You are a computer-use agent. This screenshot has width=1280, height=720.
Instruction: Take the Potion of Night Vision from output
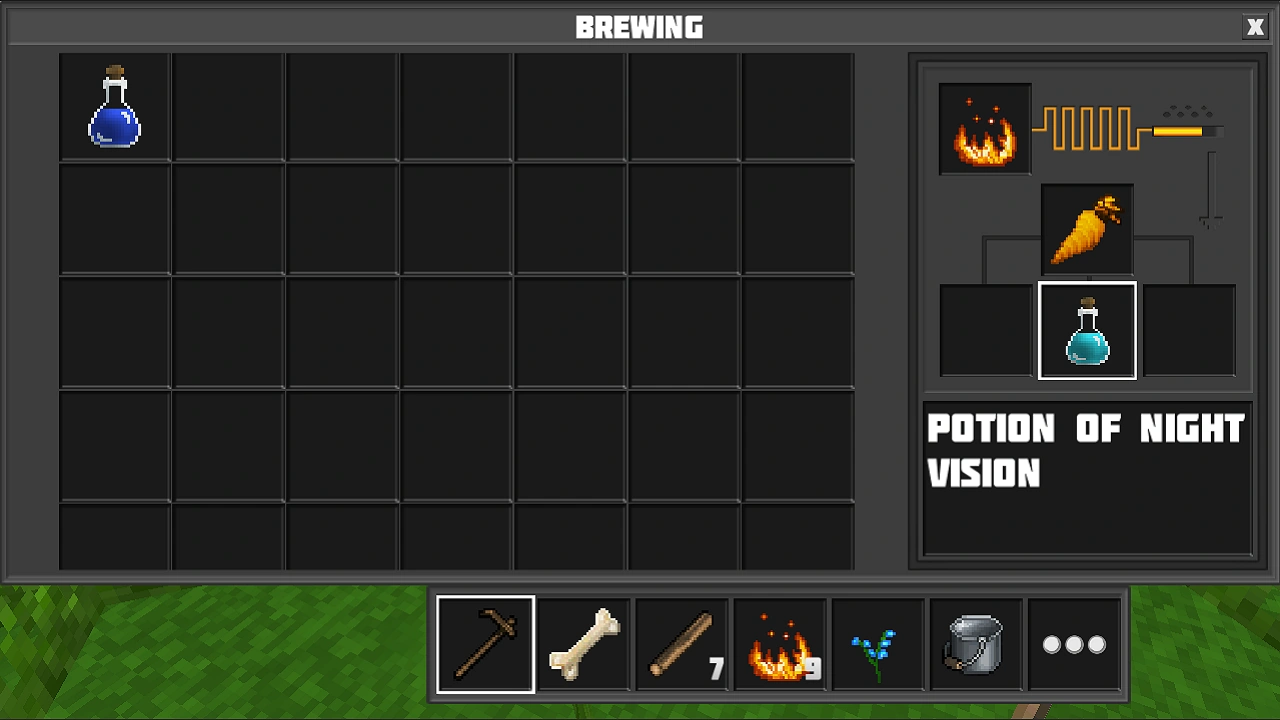coord(1087,330)
